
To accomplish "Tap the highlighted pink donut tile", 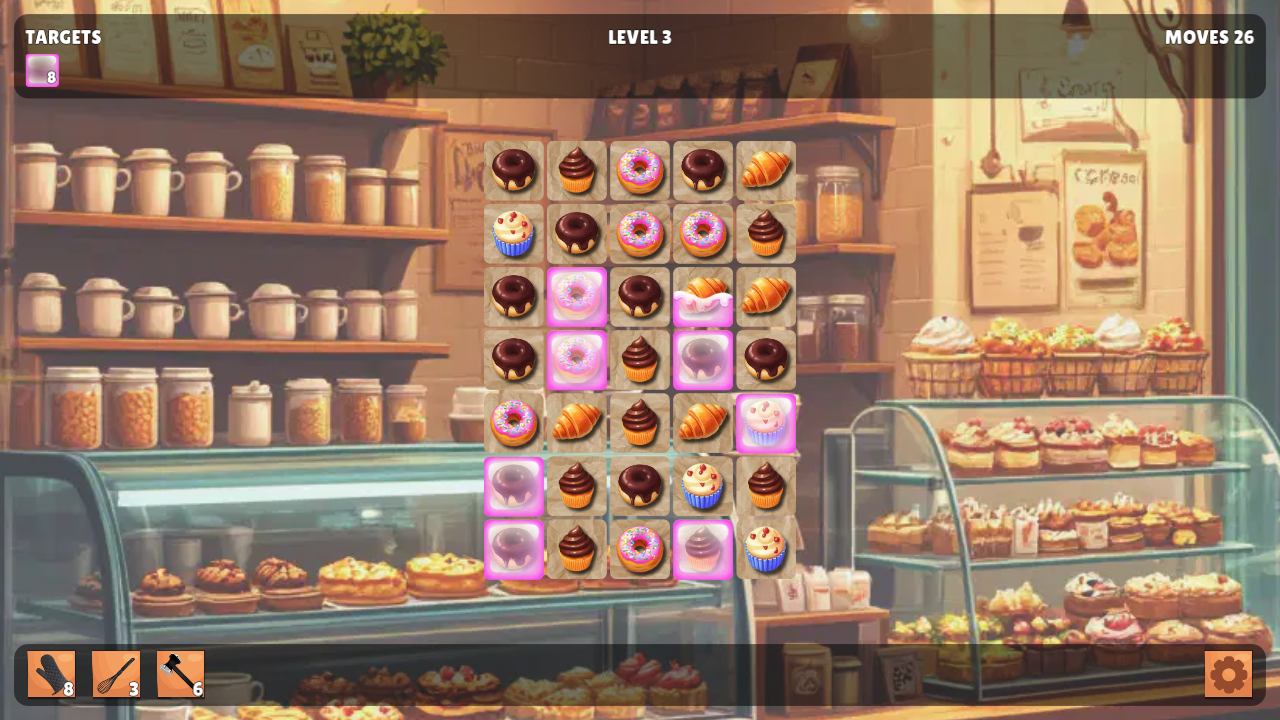I will [x=577, y=296].
